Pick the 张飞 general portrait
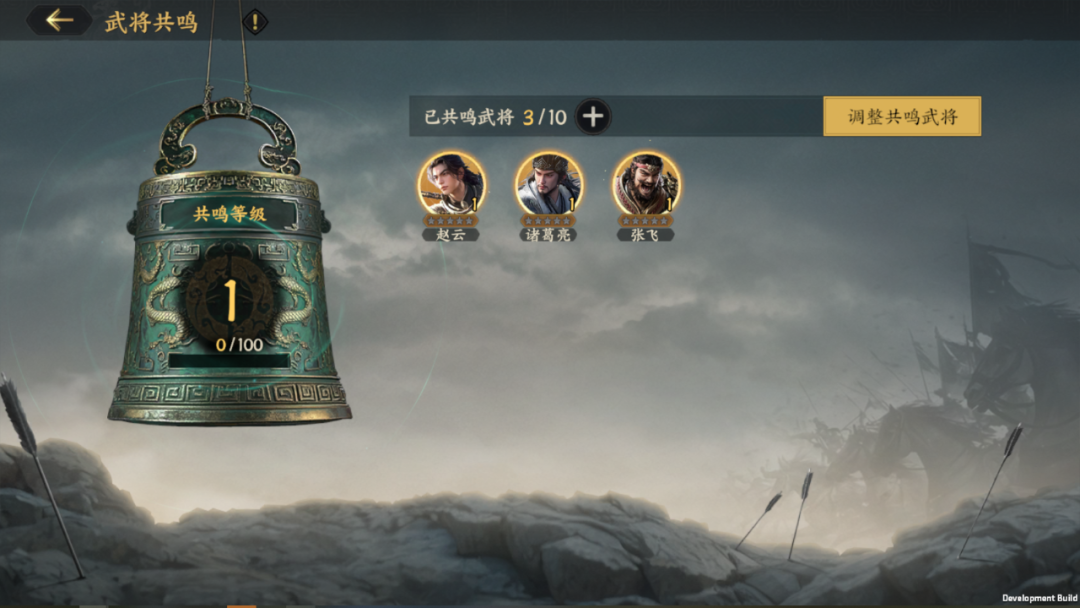The height and width of the screenshot is (608, 1080). pos(646,184)
